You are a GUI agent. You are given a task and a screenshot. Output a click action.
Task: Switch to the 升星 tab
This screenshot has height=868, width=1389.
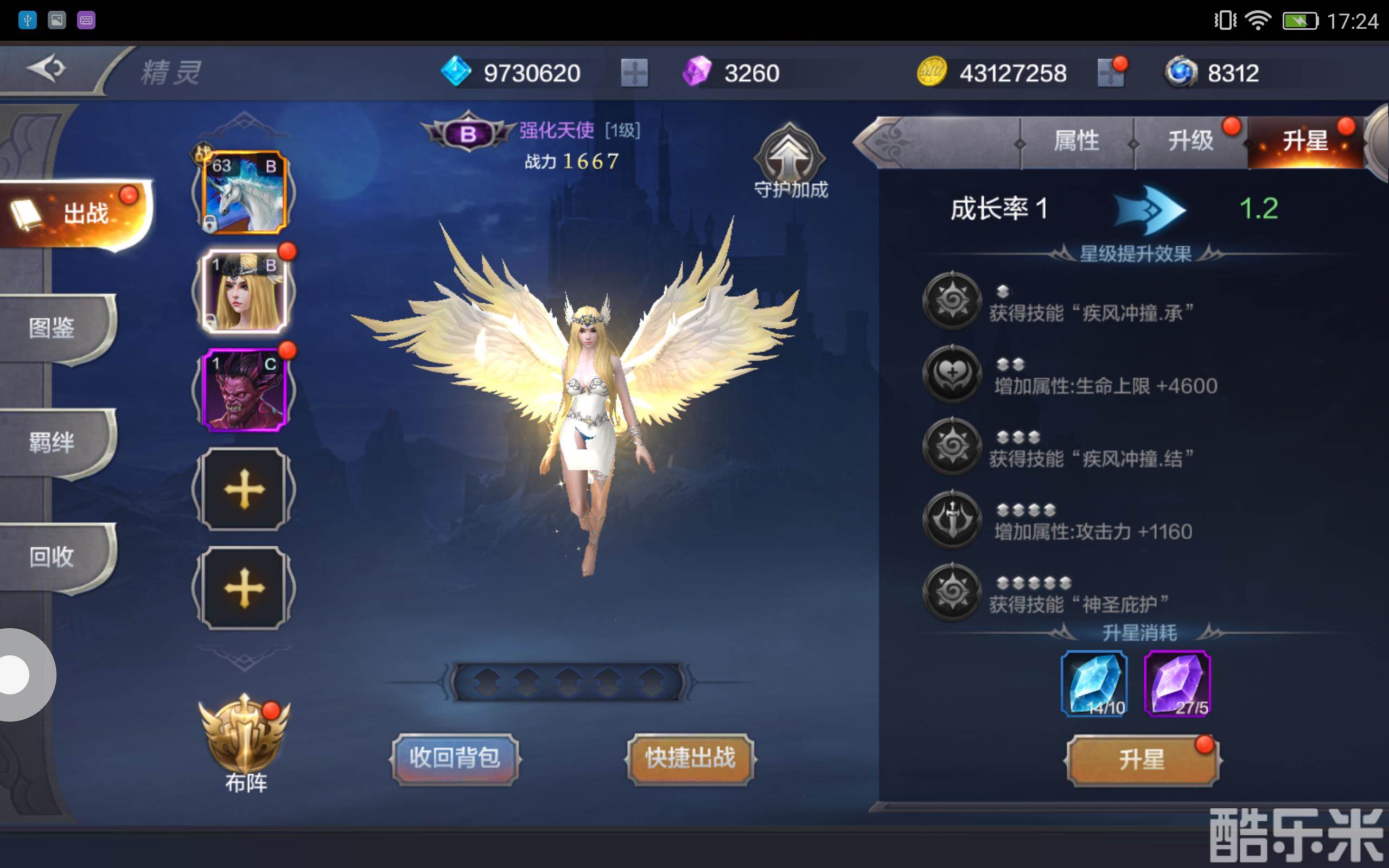click(1304, 141)
